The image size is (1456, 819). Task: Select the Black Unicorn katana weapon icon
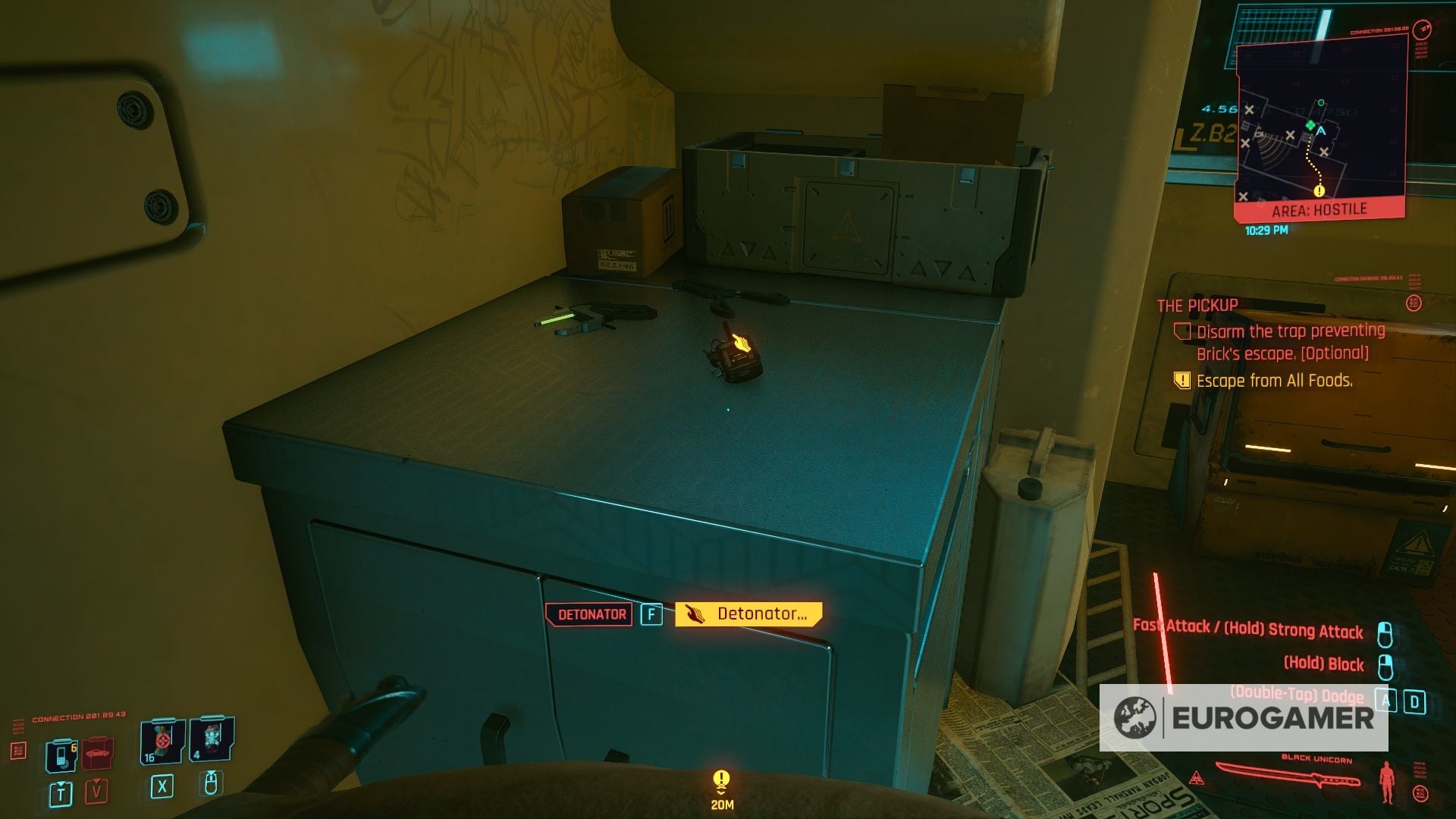1288,773
